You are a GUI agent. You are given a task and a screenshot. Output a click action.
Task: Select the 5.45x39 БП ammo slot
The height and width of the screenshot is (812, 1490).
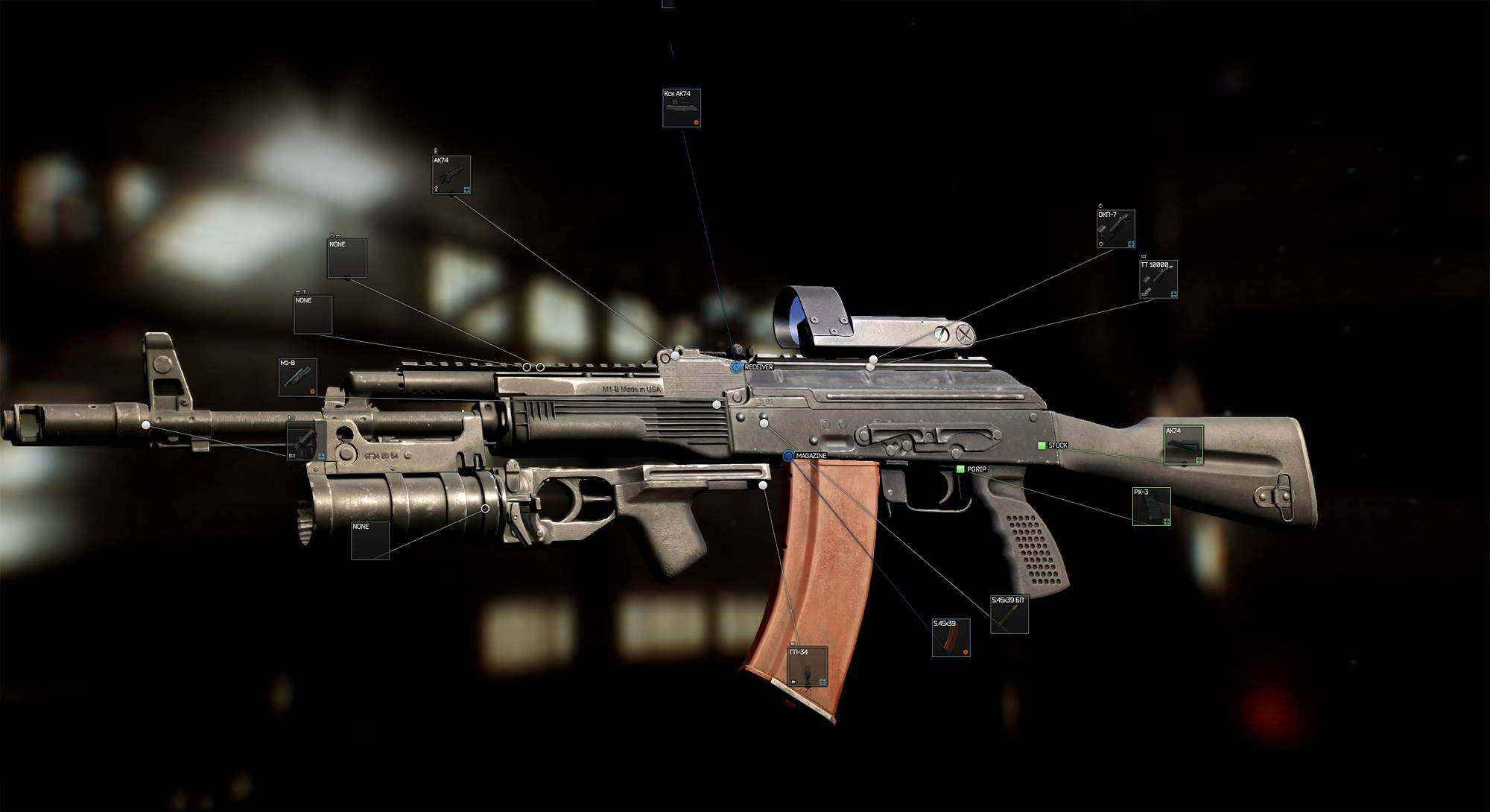(x=1009, y=615)
